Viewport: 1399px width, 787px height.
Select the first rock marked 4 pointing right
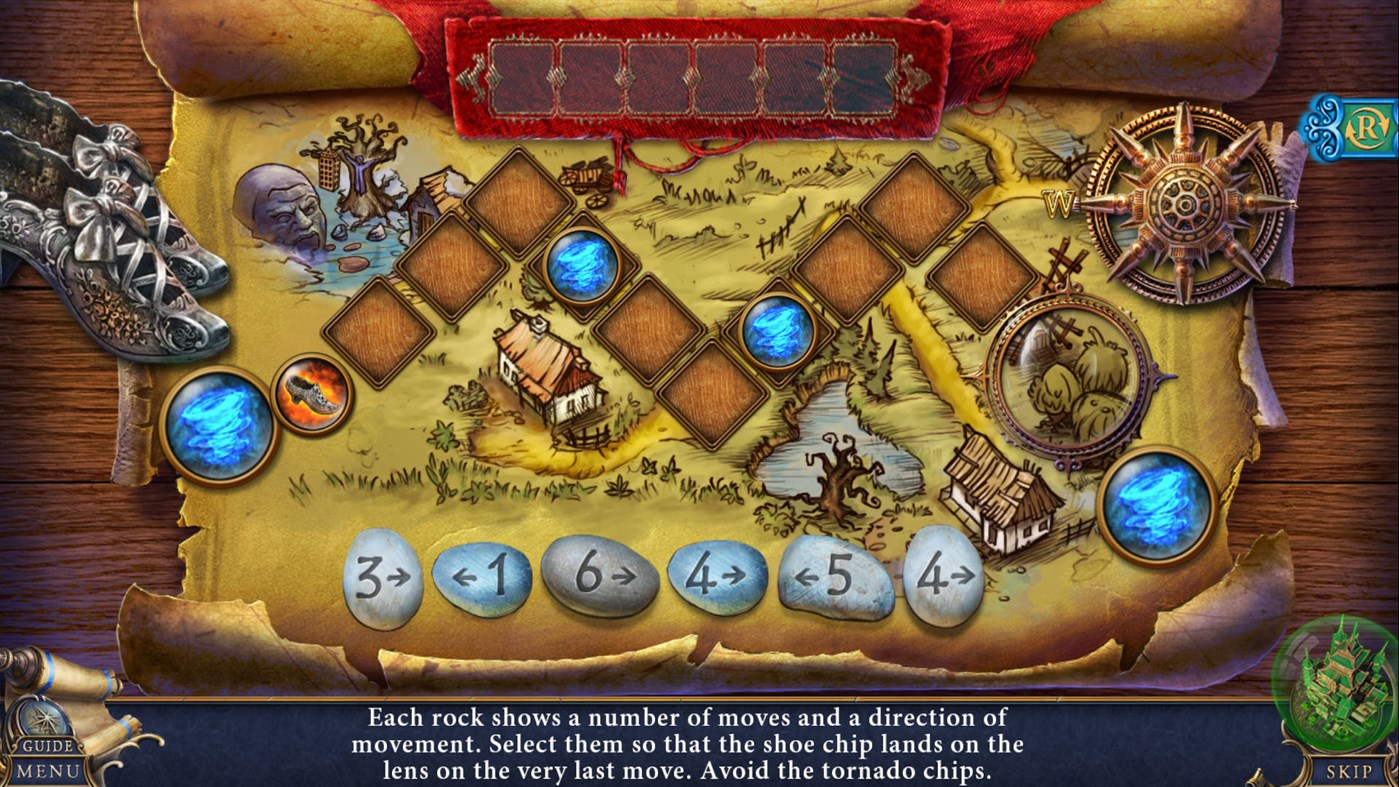pyautogui.click(x=715, y=574)
